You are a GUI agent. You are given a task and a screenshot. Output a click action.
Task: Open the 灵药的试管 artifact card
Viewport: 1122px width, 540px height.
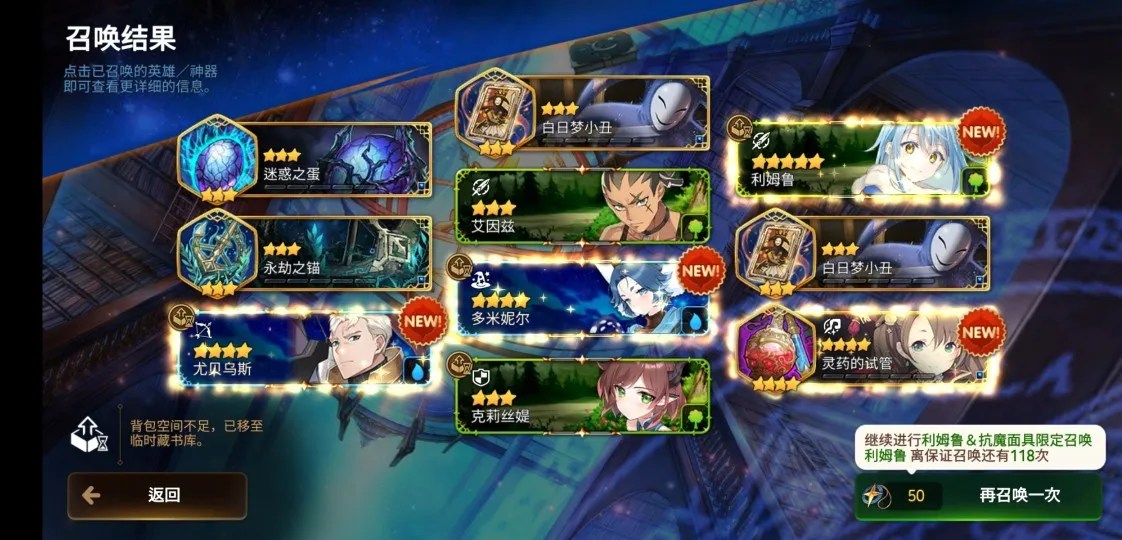click(x=862, y=349)
